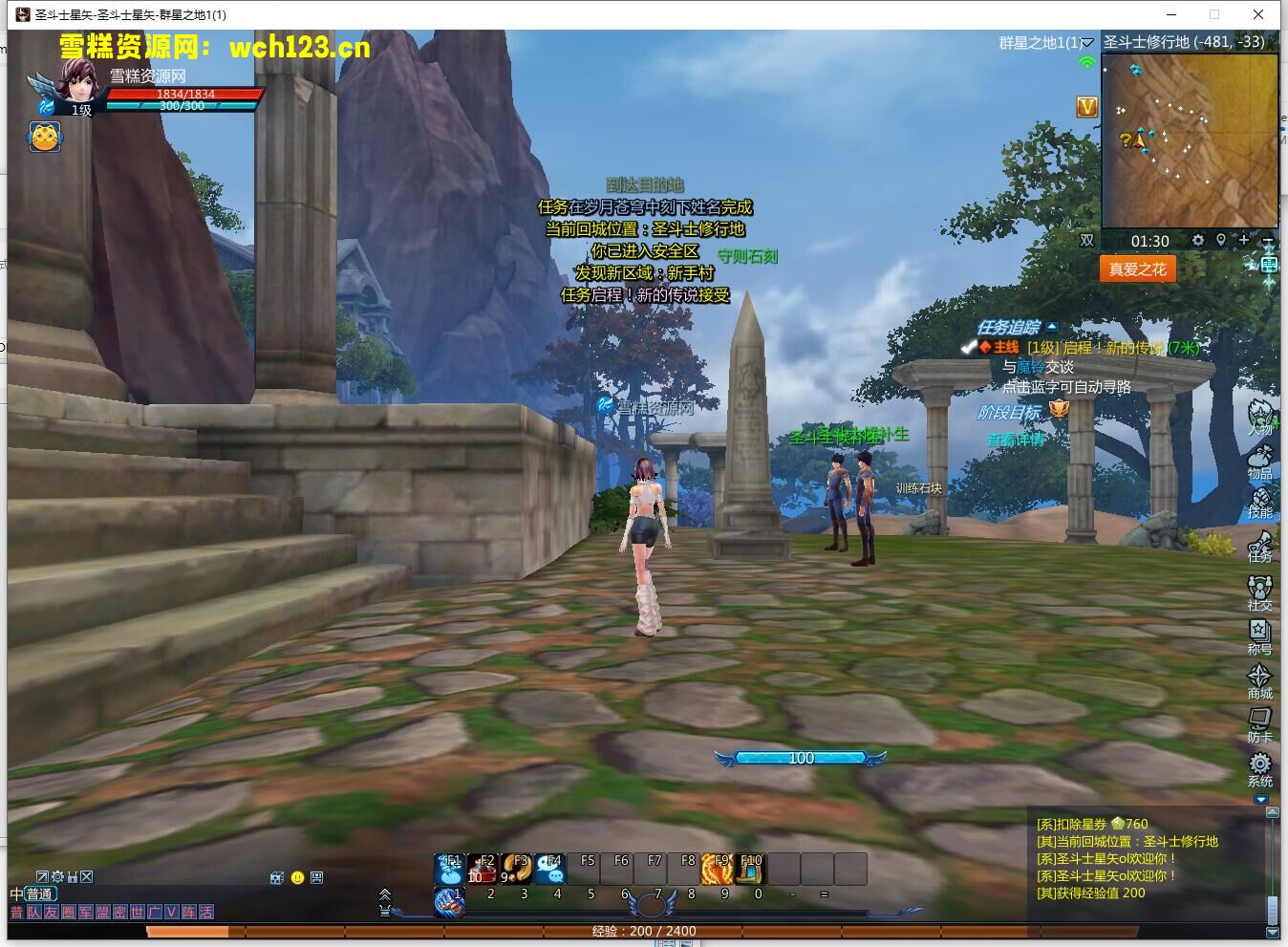The width and height of the screenshot is (1288, 947).
Task: Activate the F9 fiery swirl skill
Action: click(x=717, y=869)
